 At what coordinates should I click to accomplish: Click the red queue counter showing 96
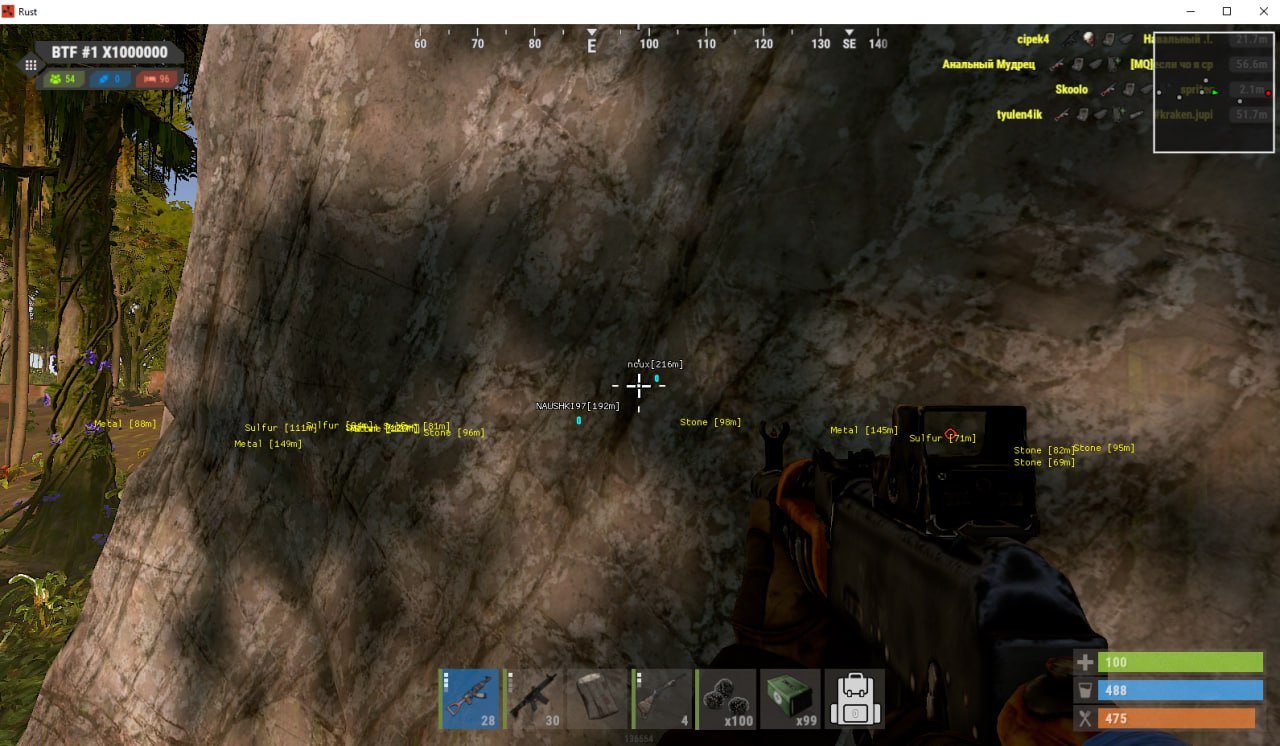pos(160,78)
